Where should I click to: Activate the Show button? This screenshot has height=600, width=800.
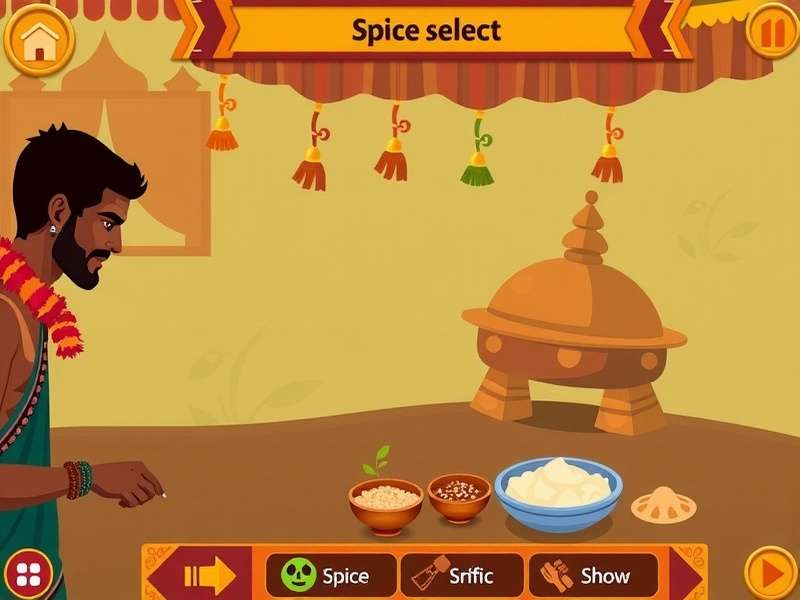pyautogui.click(x=592, y=576)
